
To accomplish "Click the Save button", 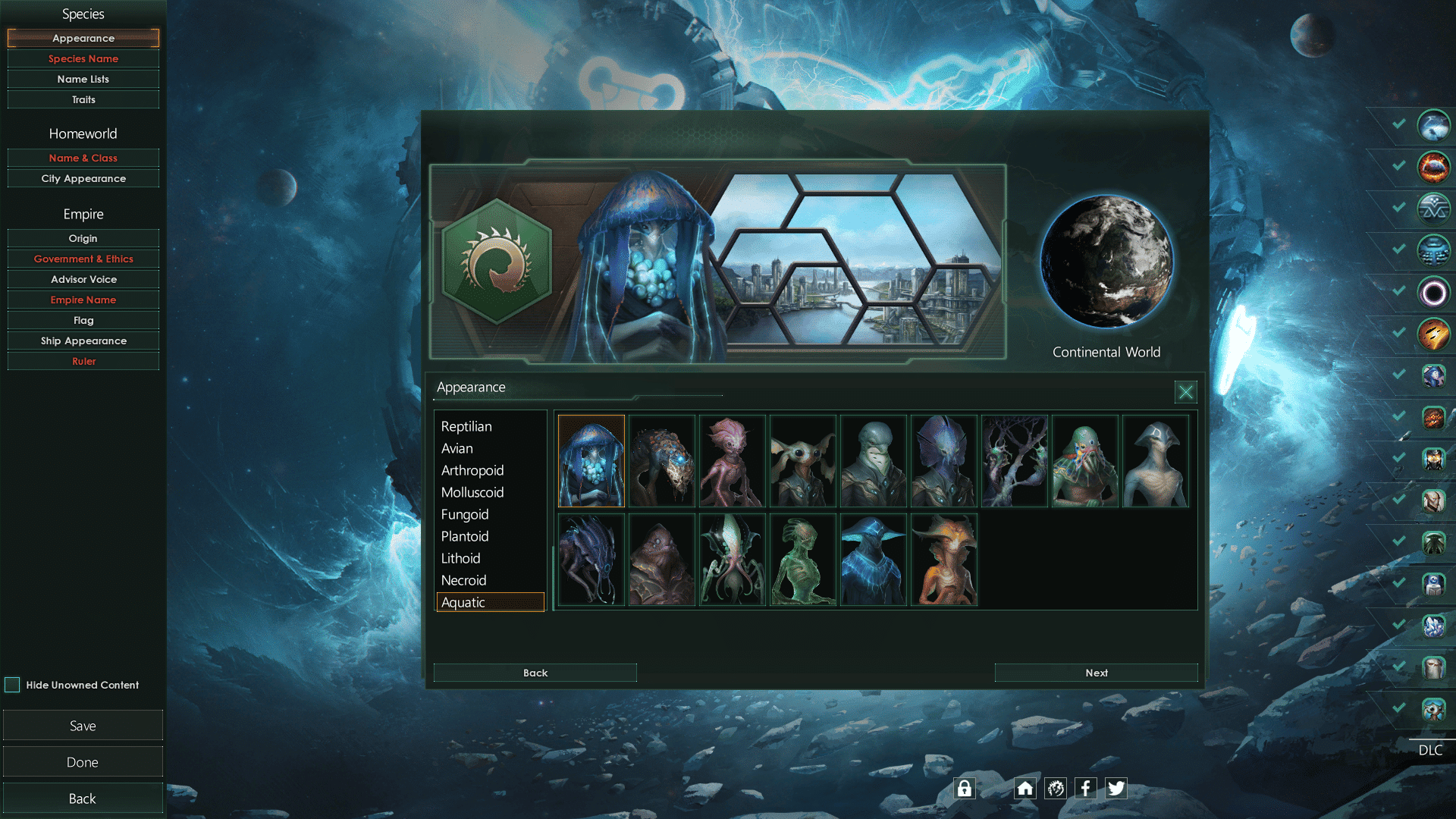I will (83, 725).
